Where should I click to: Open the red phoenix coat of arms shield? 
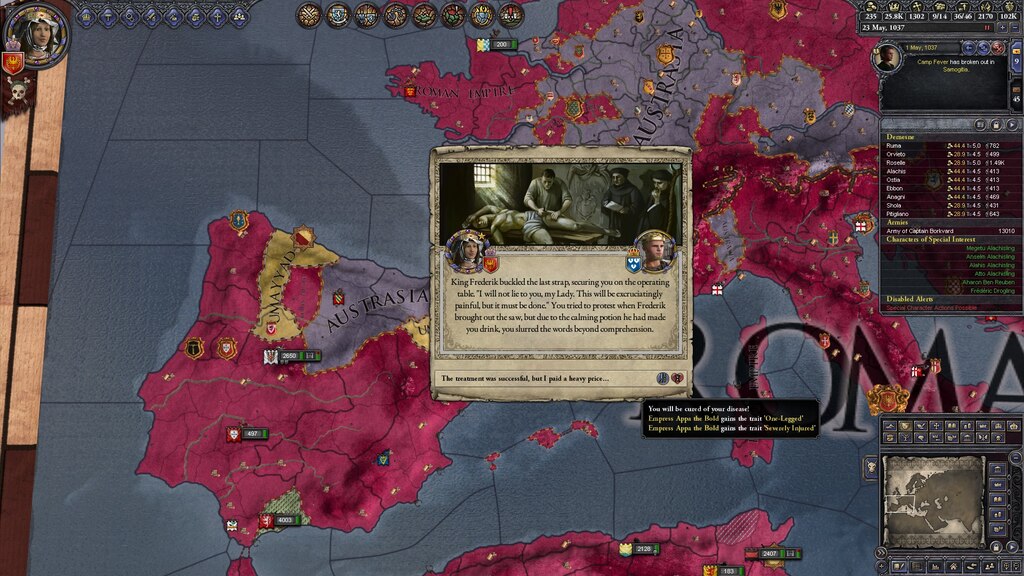pos(12,63)
